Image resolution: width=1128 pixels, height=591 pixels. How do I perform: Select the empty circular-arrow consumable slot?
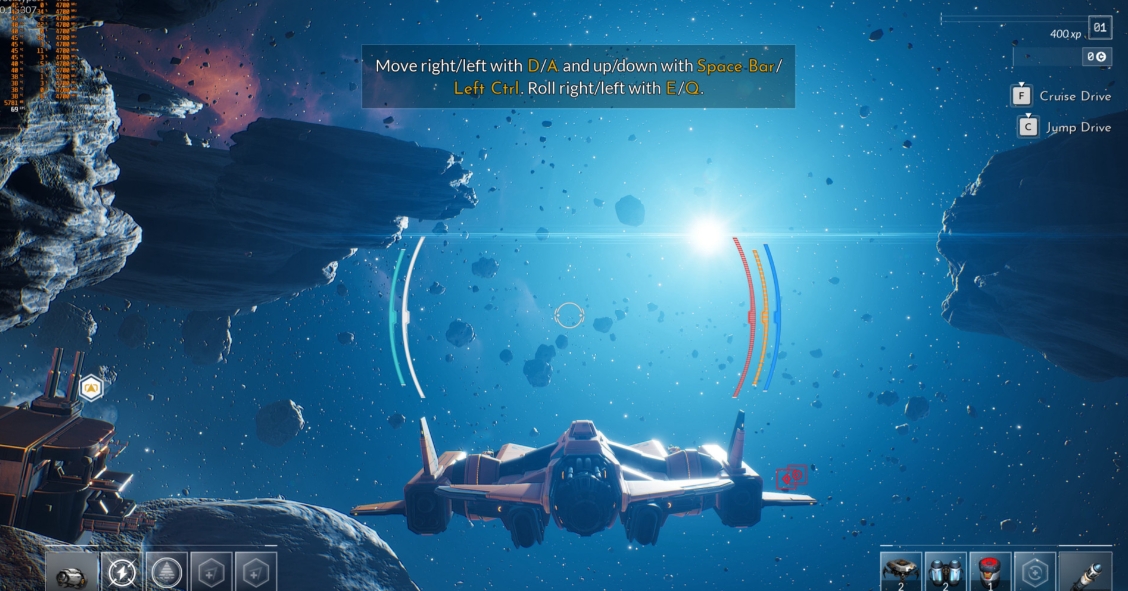1034,572
